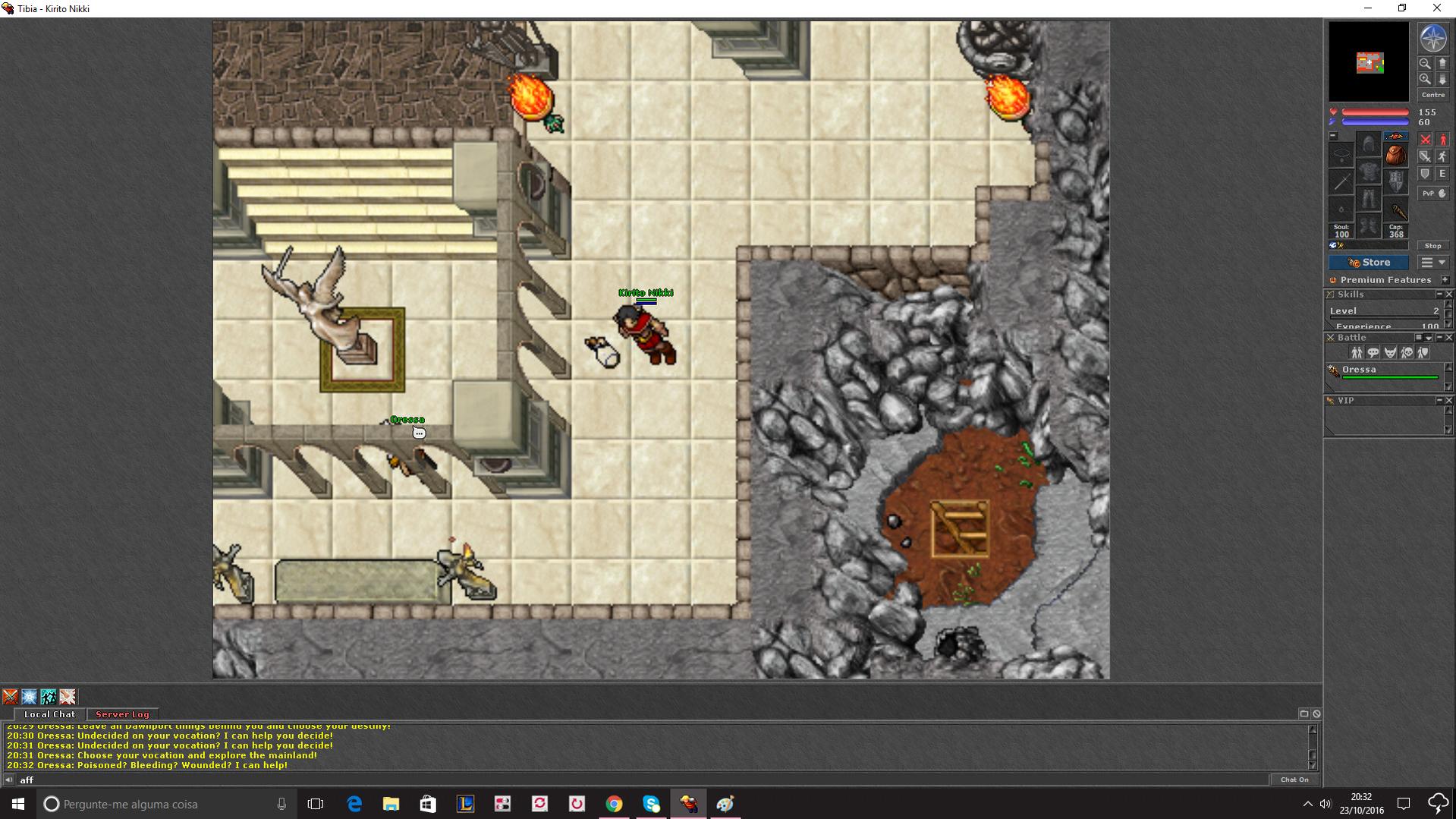Open Google Chrome from the taskbar

click(614, 804)
